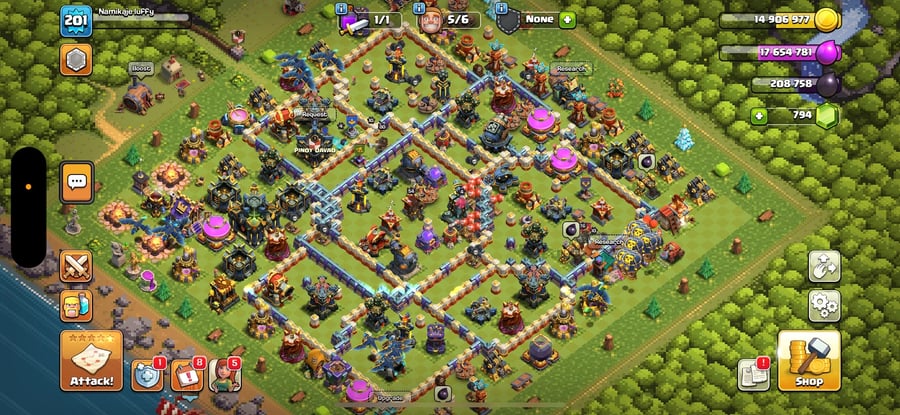
Task: Open the crossed swords menu
Action: [x=76, y=266]
